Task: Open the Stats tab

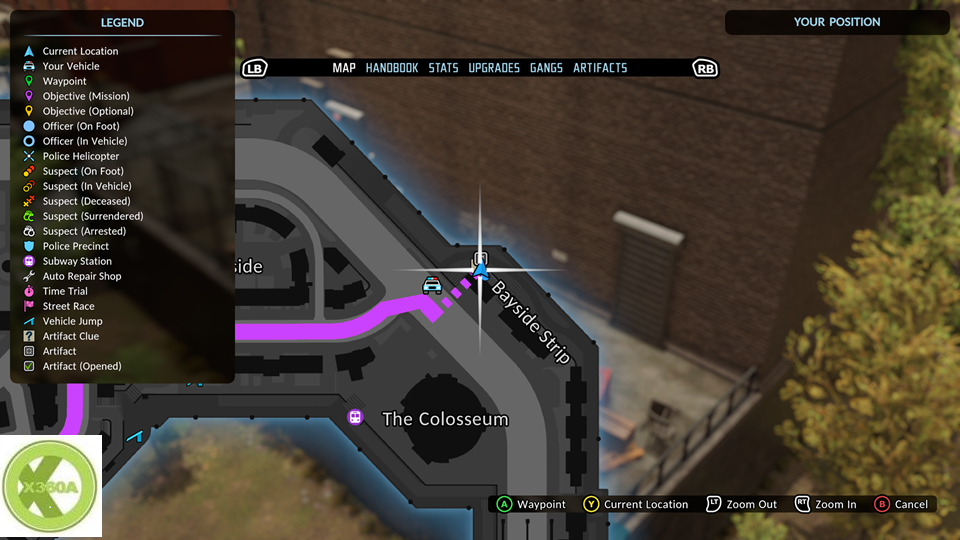Action: point(443,68)
